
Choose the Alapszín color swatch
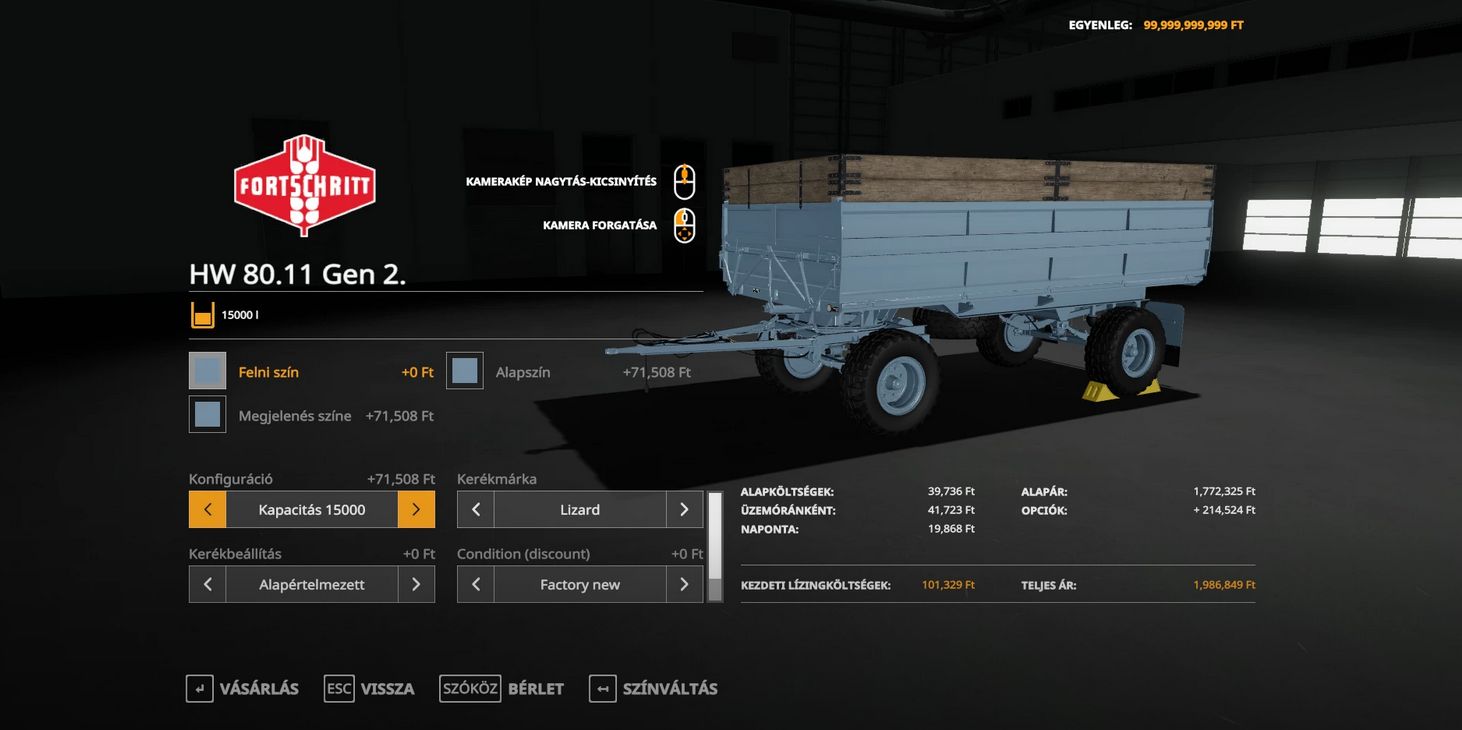click(x=465, y=371)
